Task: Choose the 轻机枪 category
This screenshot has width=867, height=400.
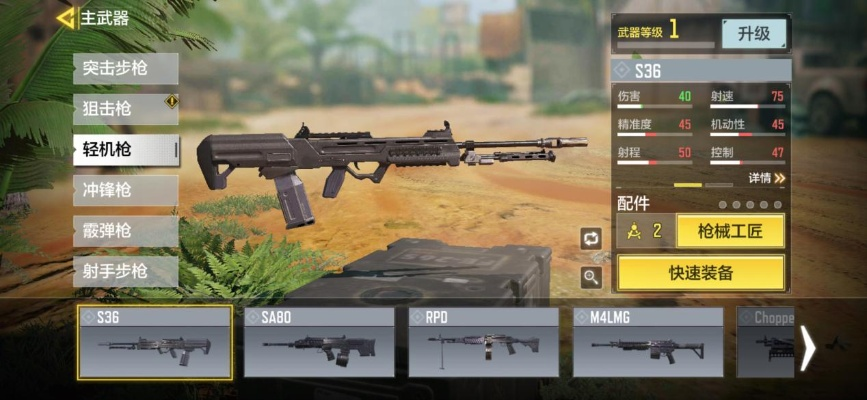Action: point(126,149)
